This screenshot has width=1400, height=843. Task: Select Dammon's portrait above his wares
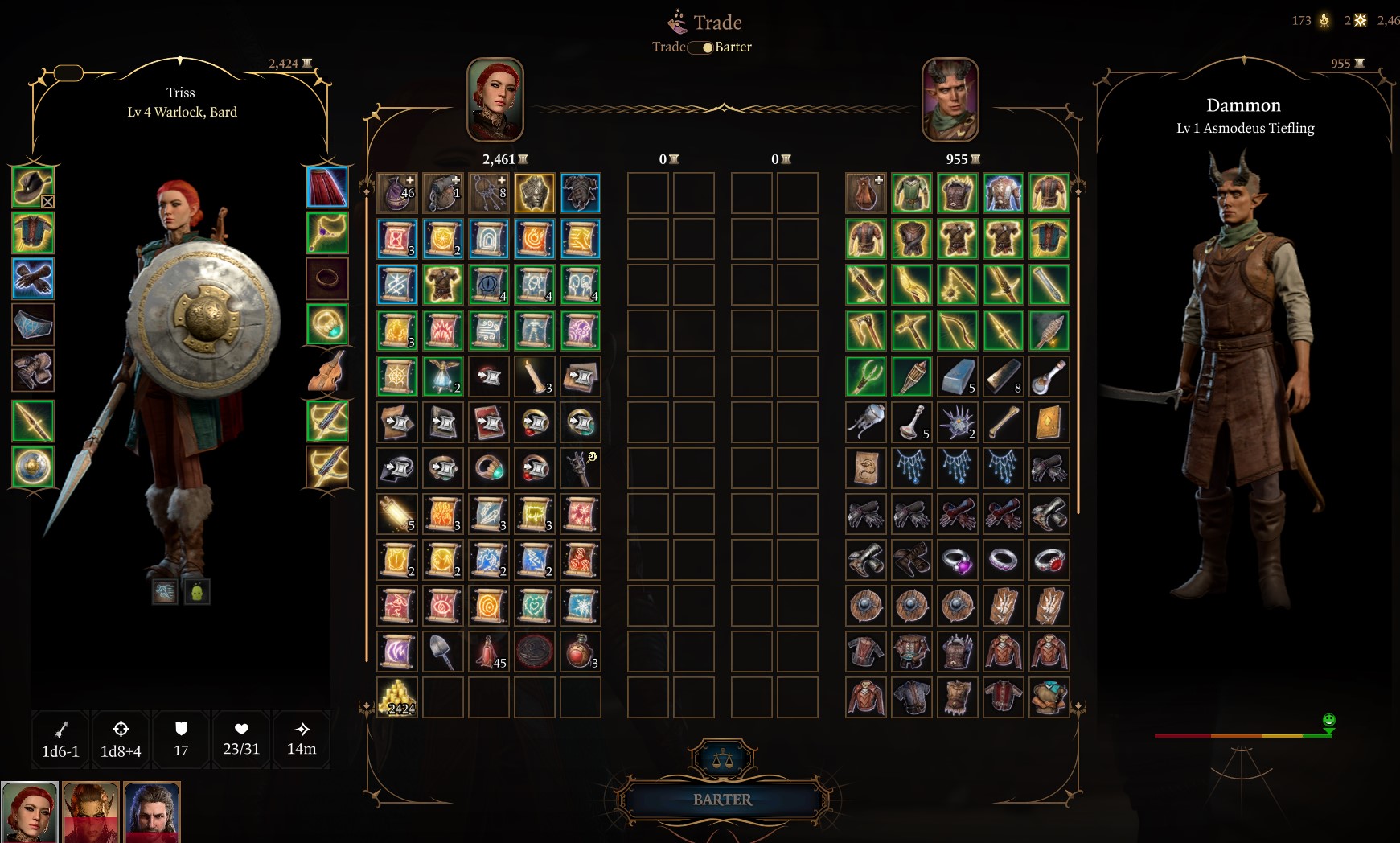tap(952, 99)
